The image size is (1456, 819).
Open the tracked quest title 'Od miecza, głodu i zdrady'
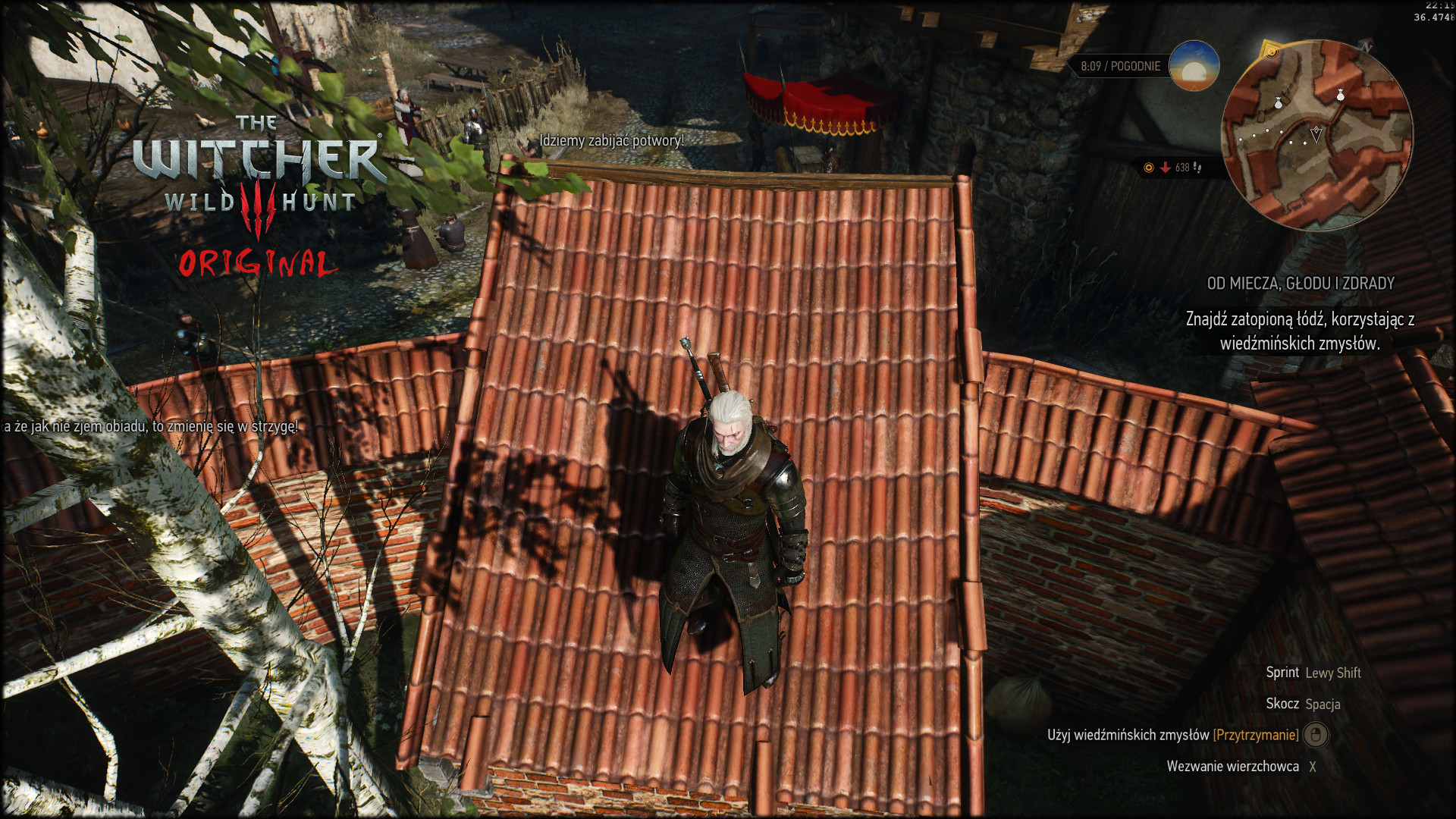coord(1300,284)
